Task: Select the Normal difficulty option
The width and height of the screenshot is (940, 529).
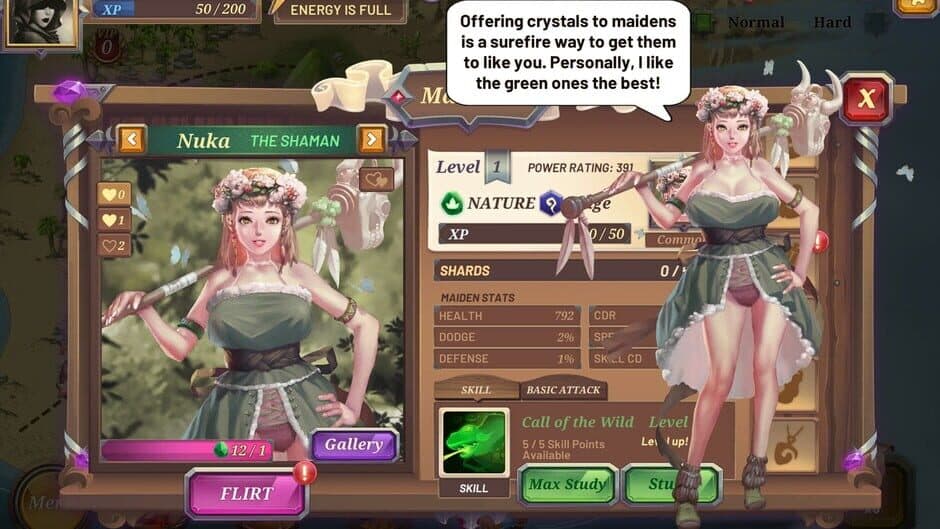Action: 755,22
